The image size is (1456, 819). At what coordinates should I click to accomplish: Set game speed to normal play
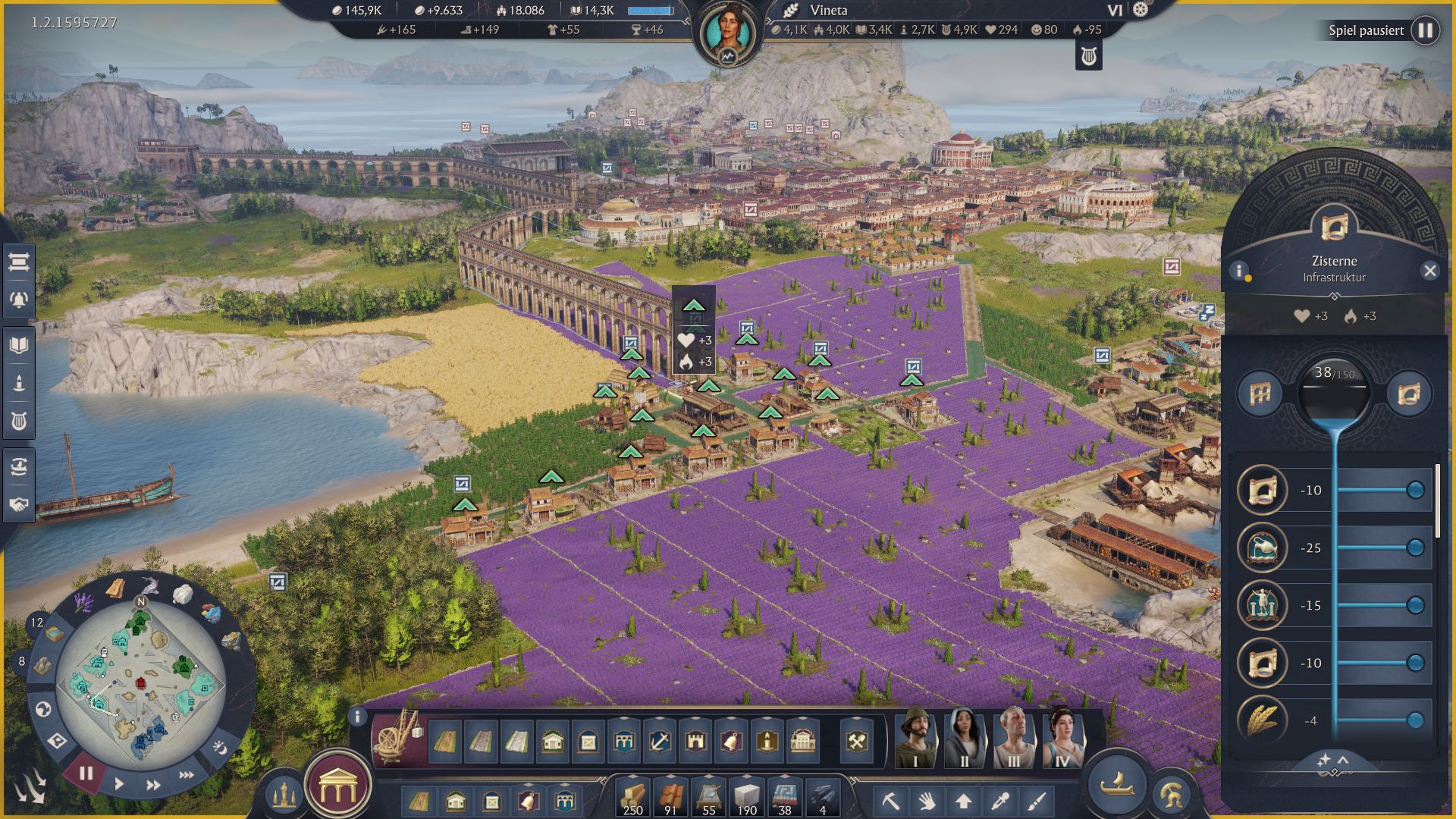(119, 783)
